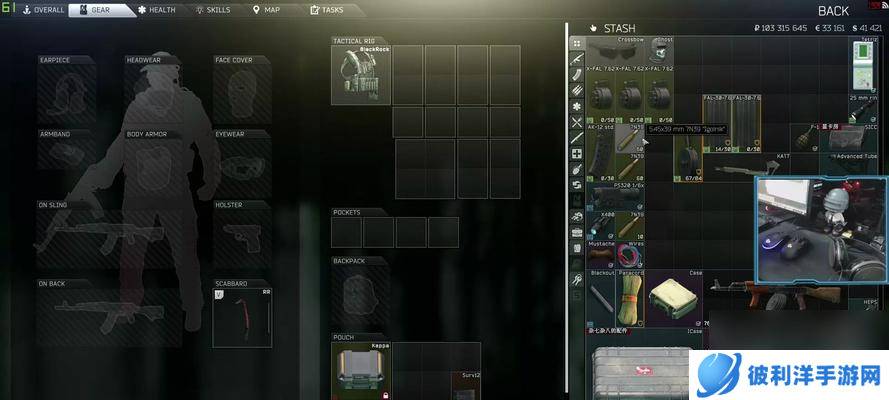Show the Skills tab
The image size is (889, 400).
coord(212,10)
